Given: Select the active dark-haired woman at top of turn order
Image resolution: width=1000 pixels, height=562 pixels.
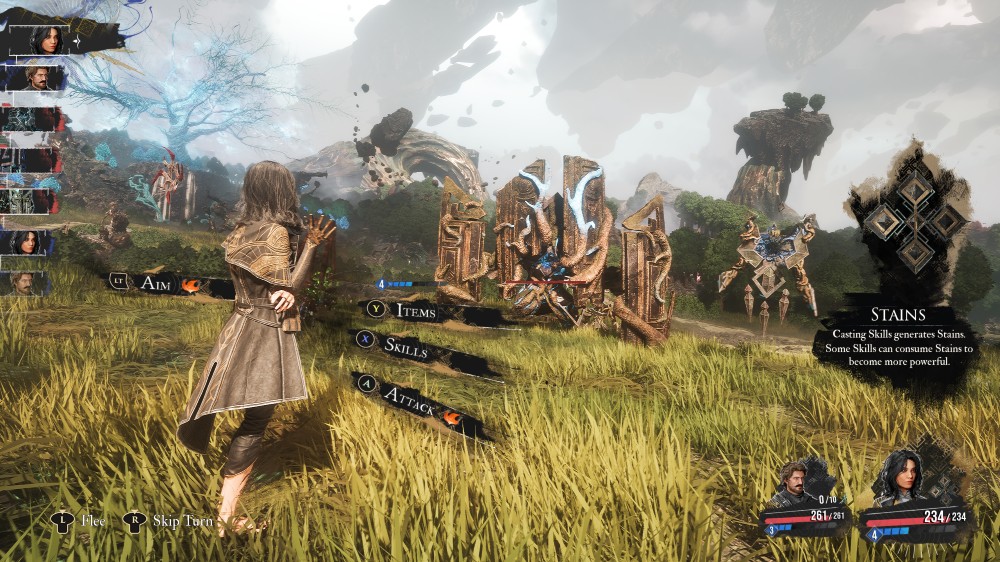Looking at the screenshot, I should 47,40.
